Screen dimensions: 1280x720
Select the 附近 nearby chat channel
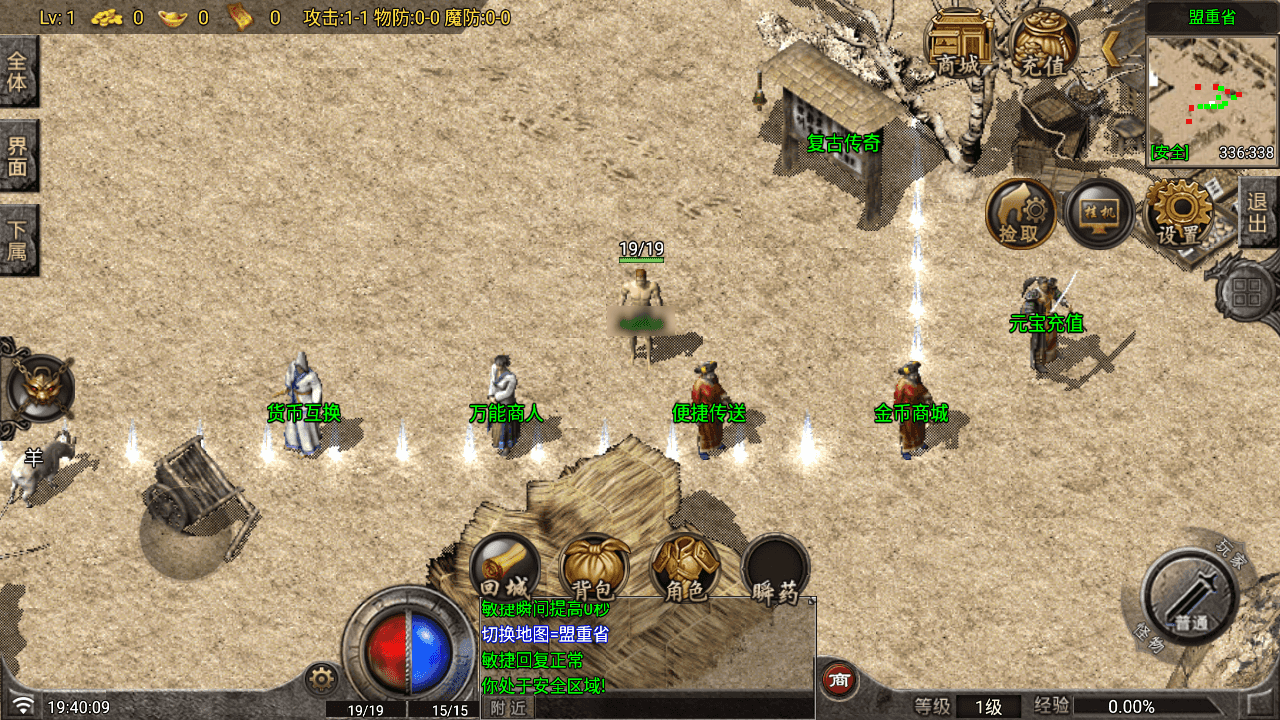509,708
